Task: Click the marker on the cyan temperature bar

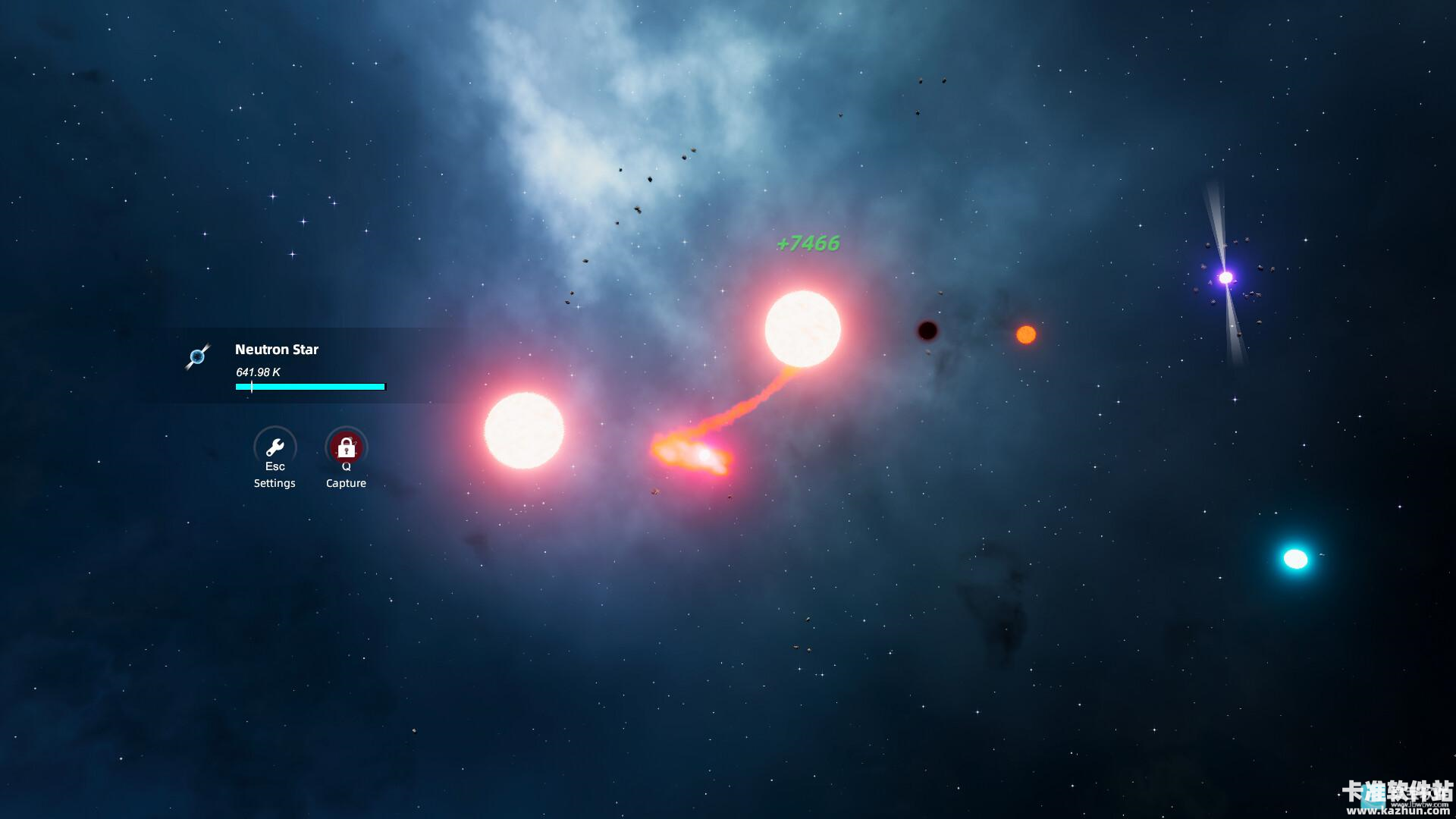Action: coord(251,387)
